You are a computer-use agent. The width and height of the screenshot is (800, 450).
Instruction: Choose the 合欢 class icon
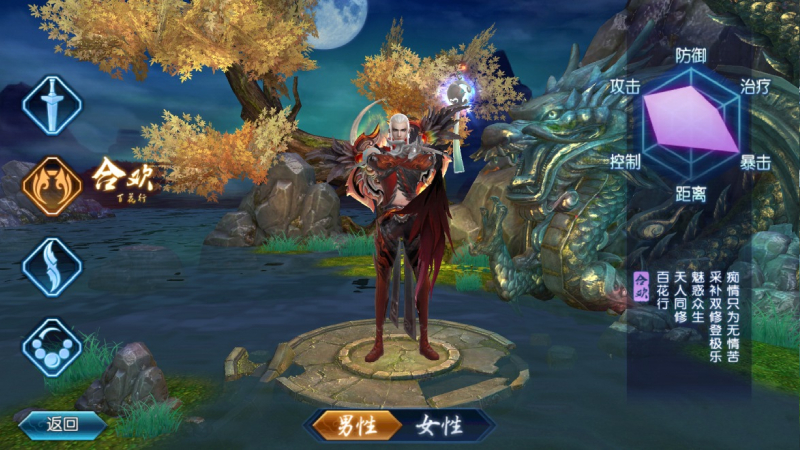click(x=52, y=186)
